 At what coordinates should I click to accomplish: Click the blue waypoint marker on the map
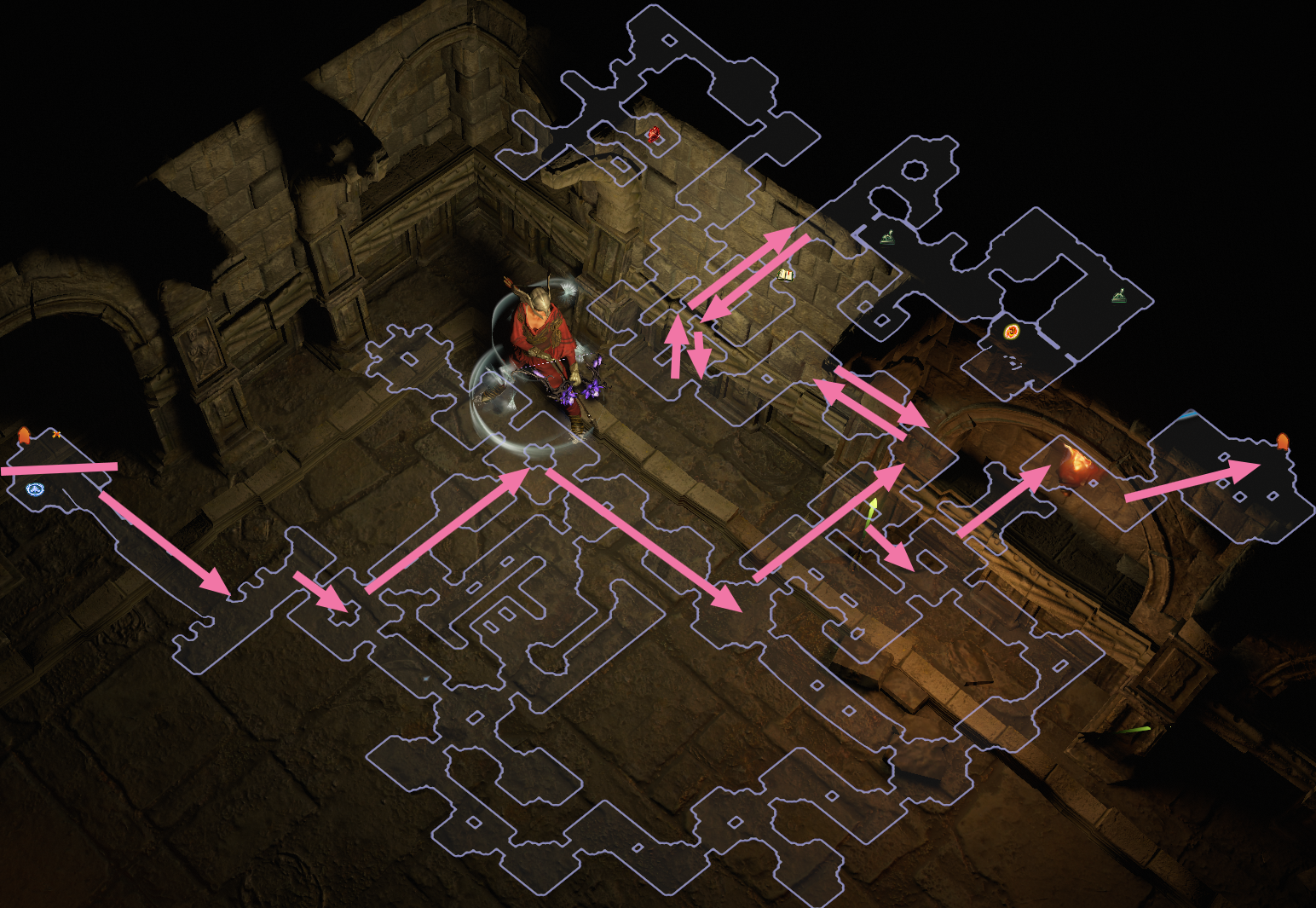[x=35, y=489]
